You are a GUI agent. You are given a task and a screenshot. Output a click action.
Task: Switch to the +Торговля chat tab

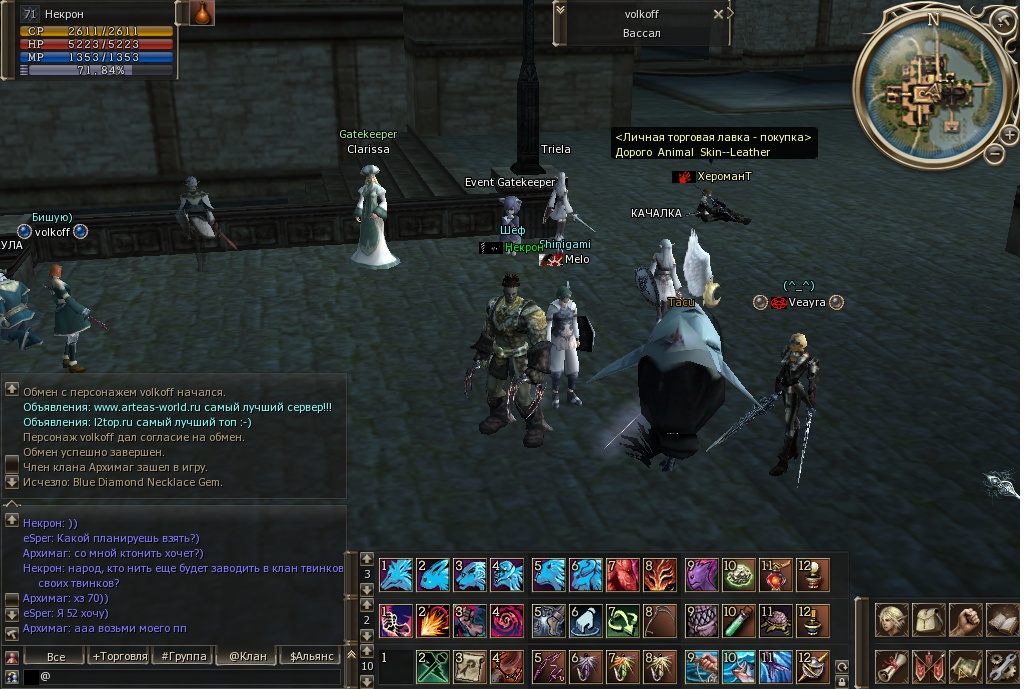pos(119,656)
